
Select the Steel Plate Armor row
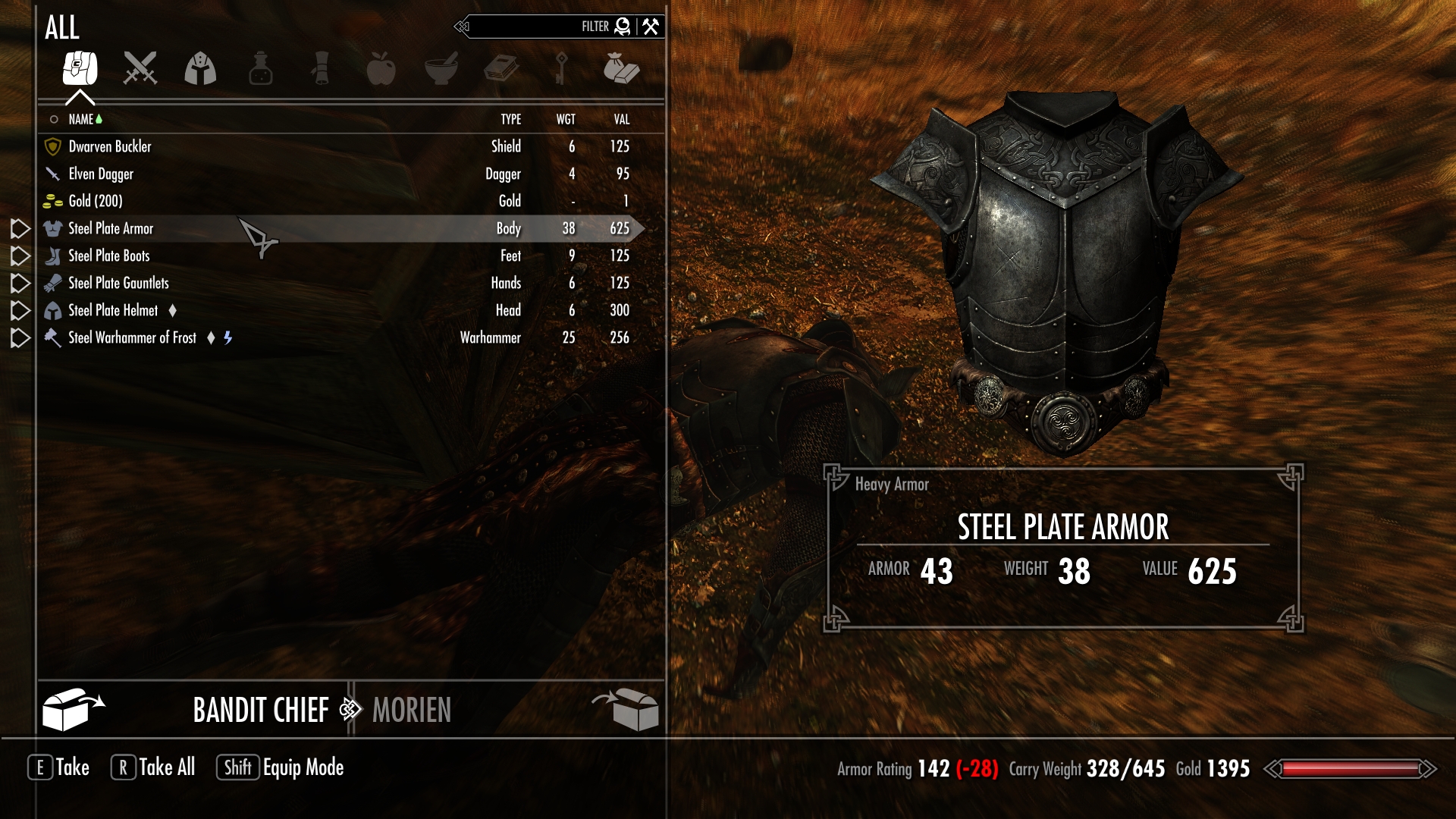point(111,228)
